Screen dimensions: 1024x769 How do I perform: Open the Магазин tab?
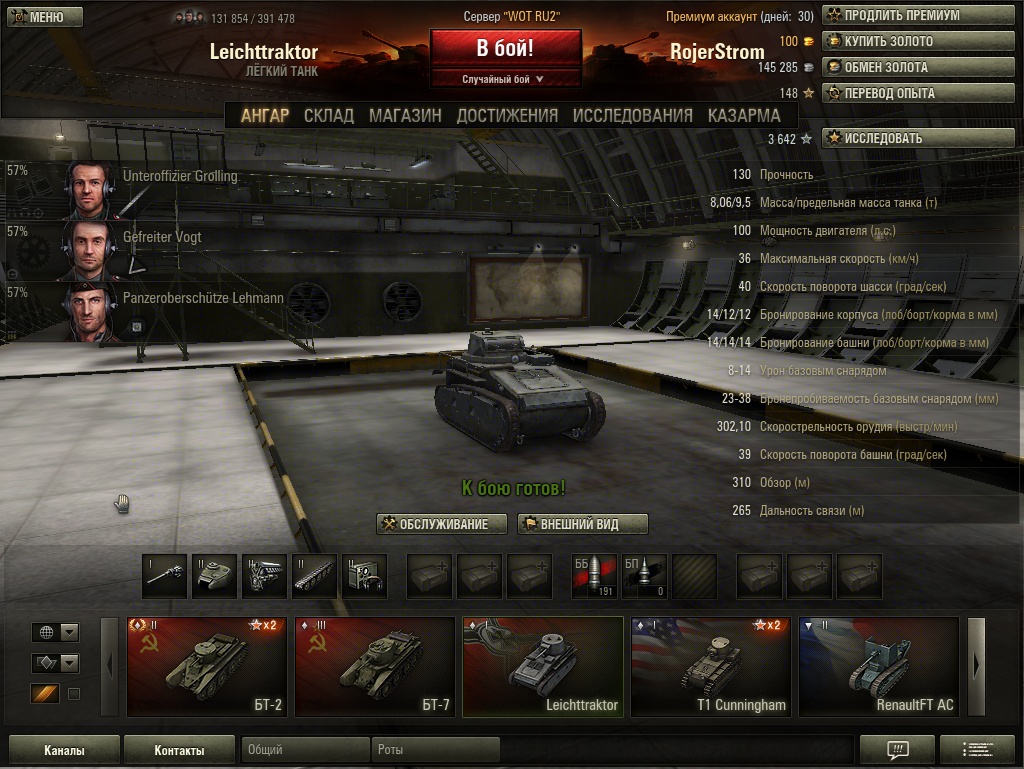coord(405,115)
